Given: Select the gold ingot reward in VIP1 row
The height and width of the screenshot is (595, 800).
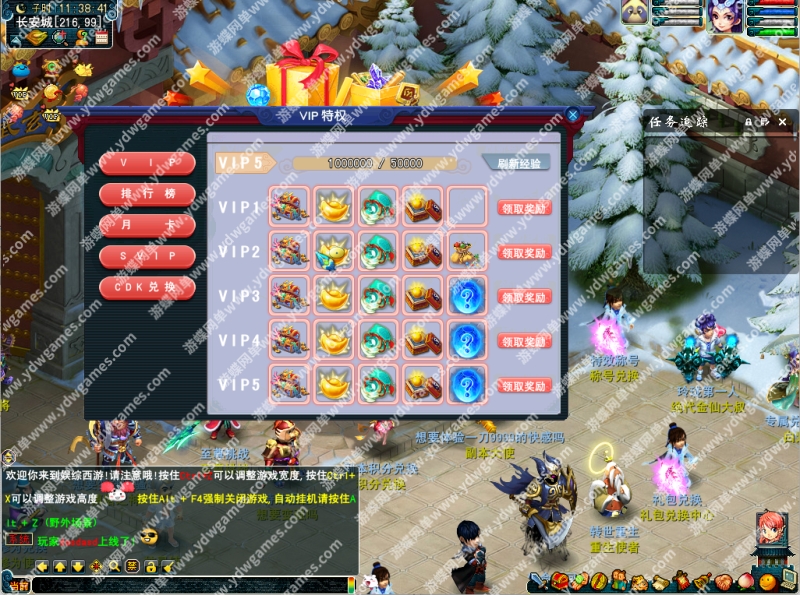Looking at the screenshot, I should [x=334, y=206].
